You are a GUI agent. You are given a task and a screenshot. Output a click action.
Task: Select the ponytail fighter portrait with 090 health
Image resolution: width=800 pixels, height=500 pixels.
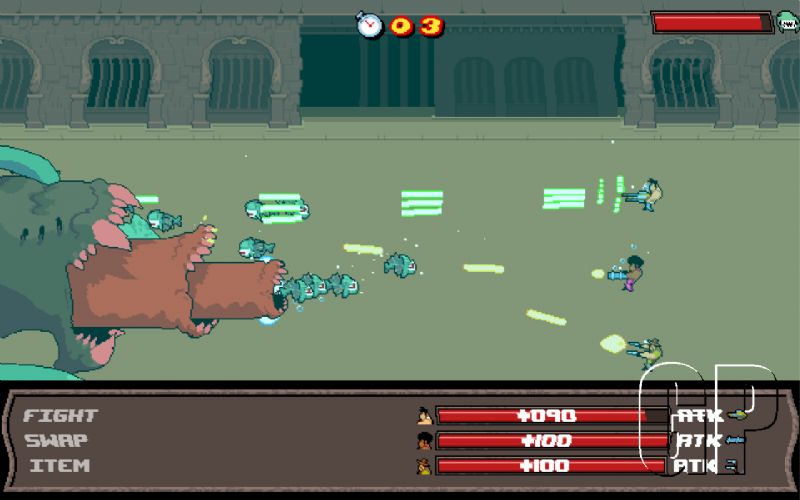point(425,415)
